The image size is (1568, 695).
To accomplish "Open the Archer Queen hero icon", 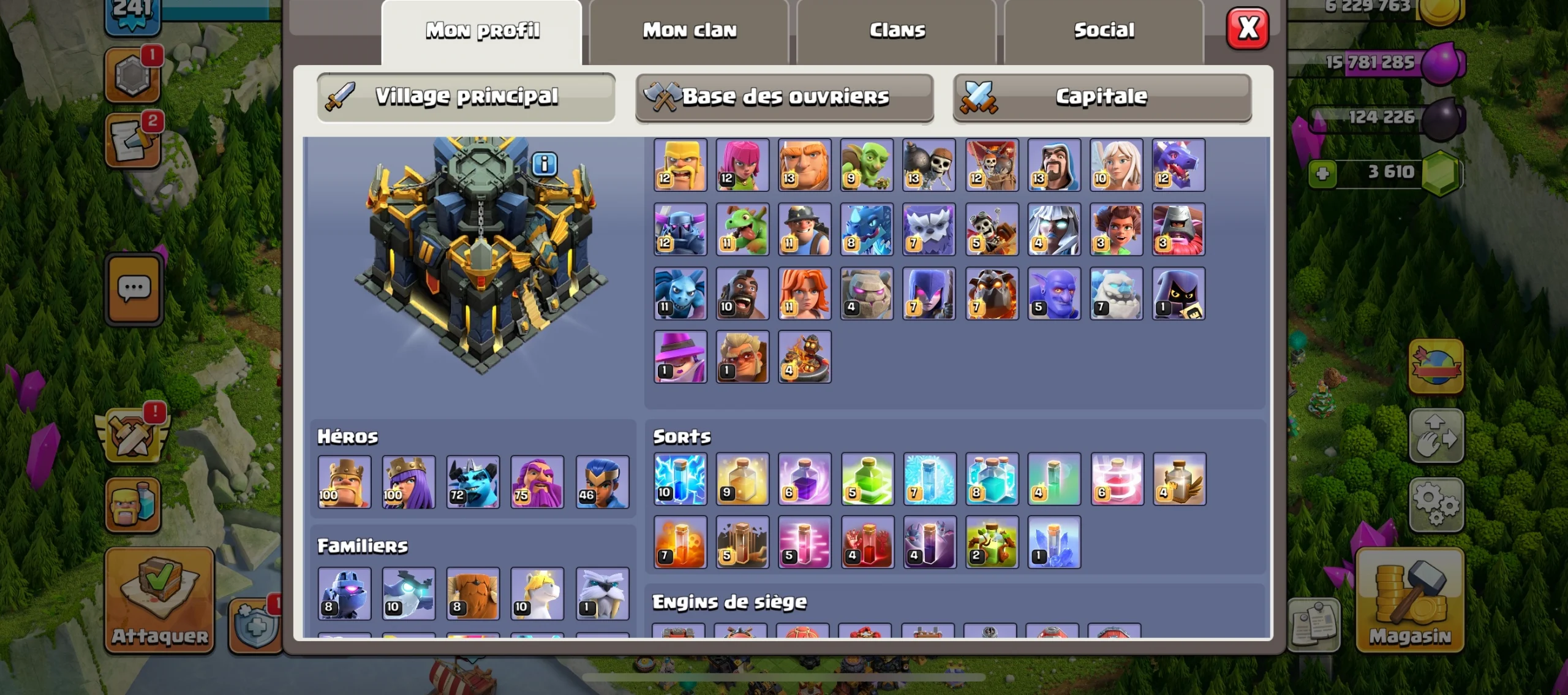I will (x=408, y=483).
